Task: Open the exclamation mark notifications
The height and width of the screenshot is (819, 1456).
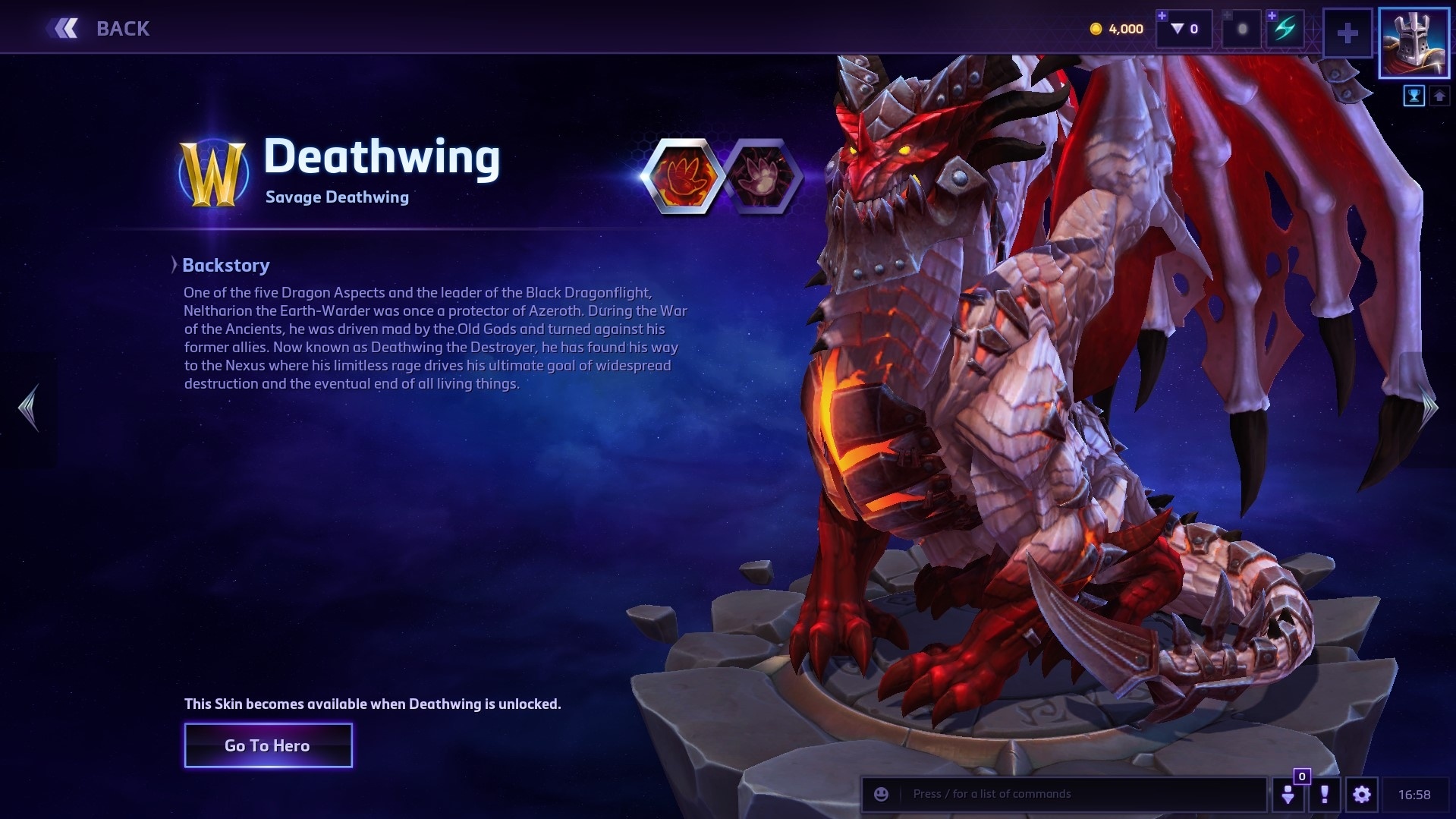Action: pos(1325,794)
